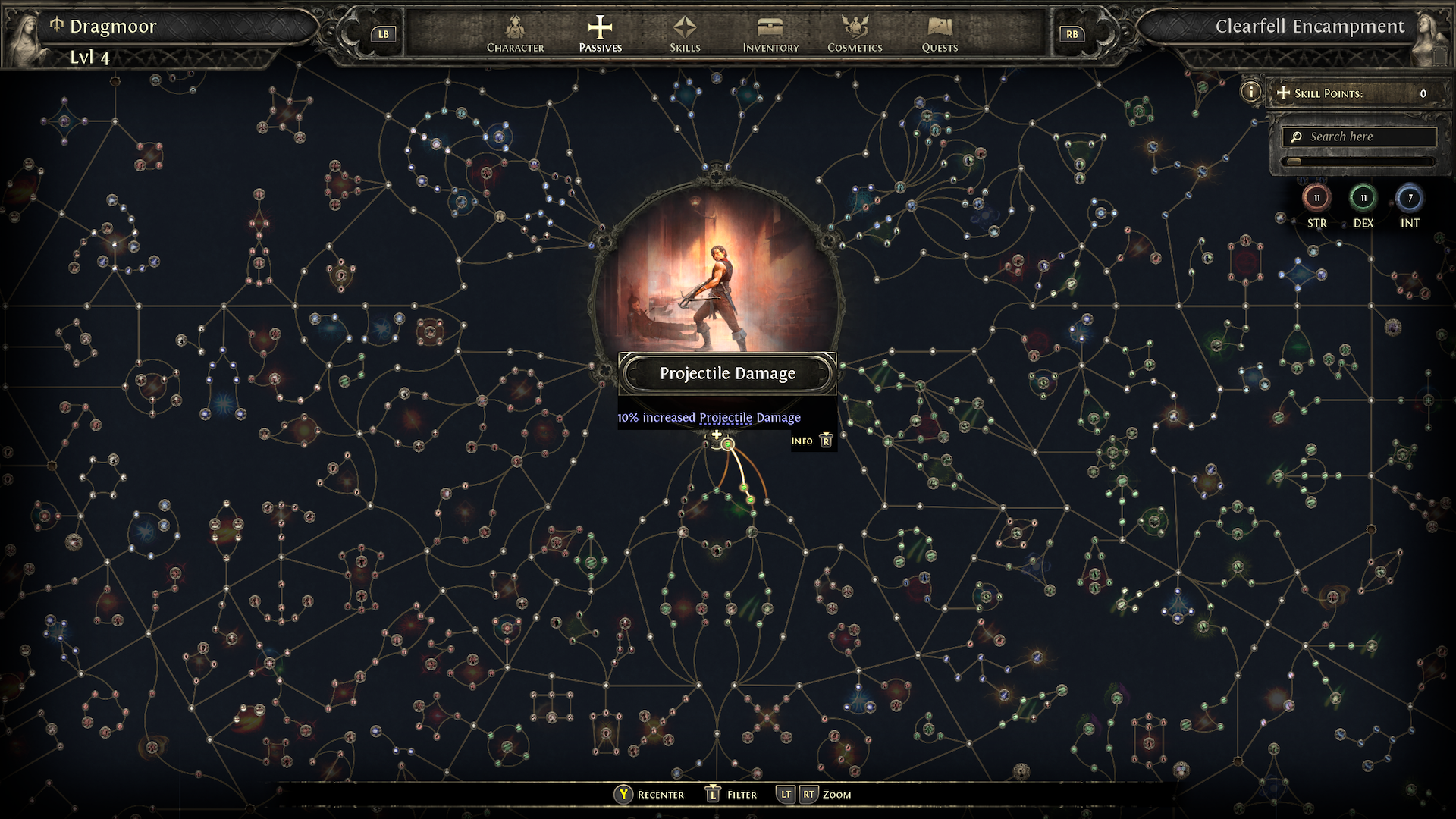1456x819 pixels.
Task: Choose the DEX attribute circle
Action: tap(1363, 199)
